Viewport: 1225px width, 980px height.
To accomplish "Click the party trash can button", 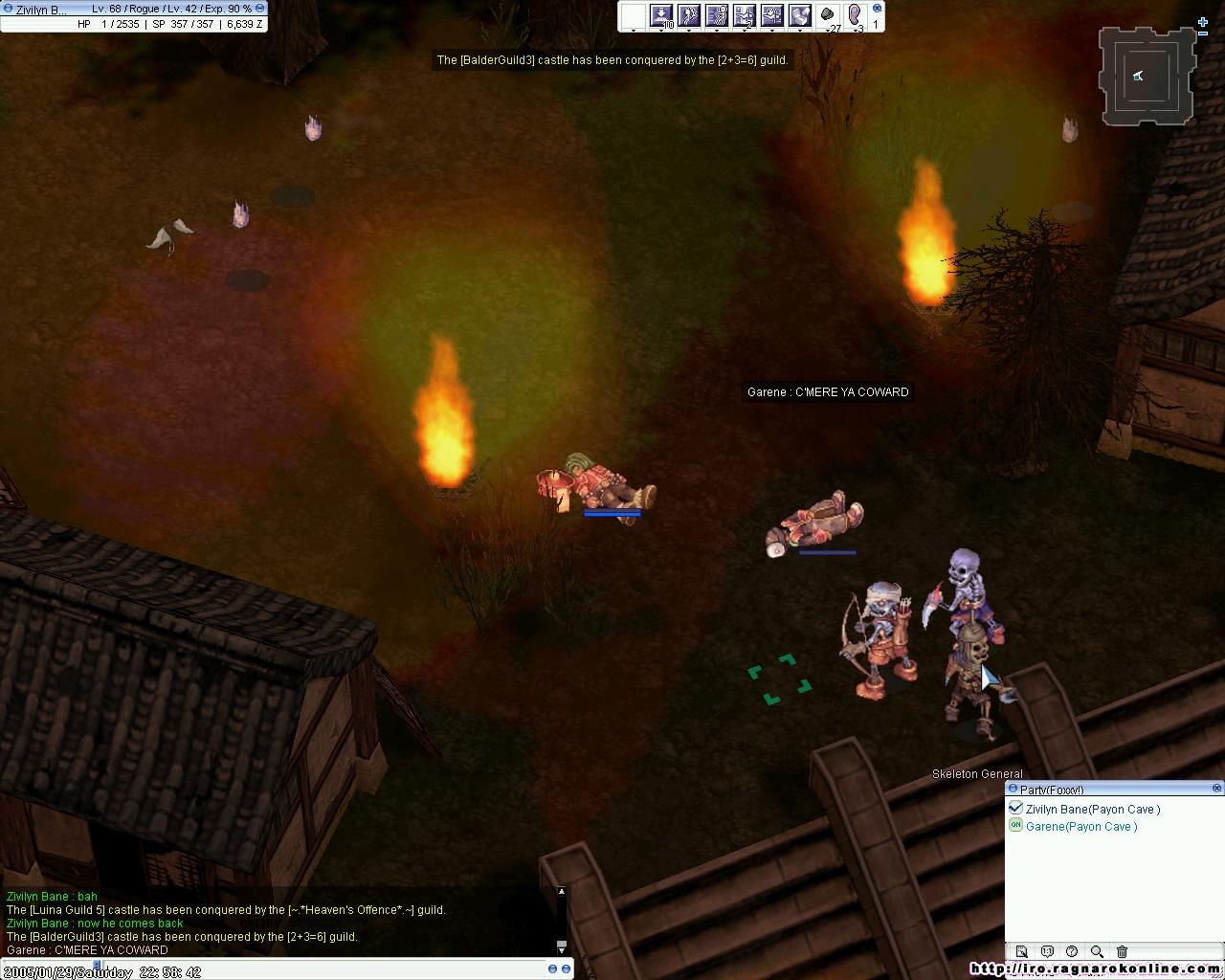I will 1122,951.
